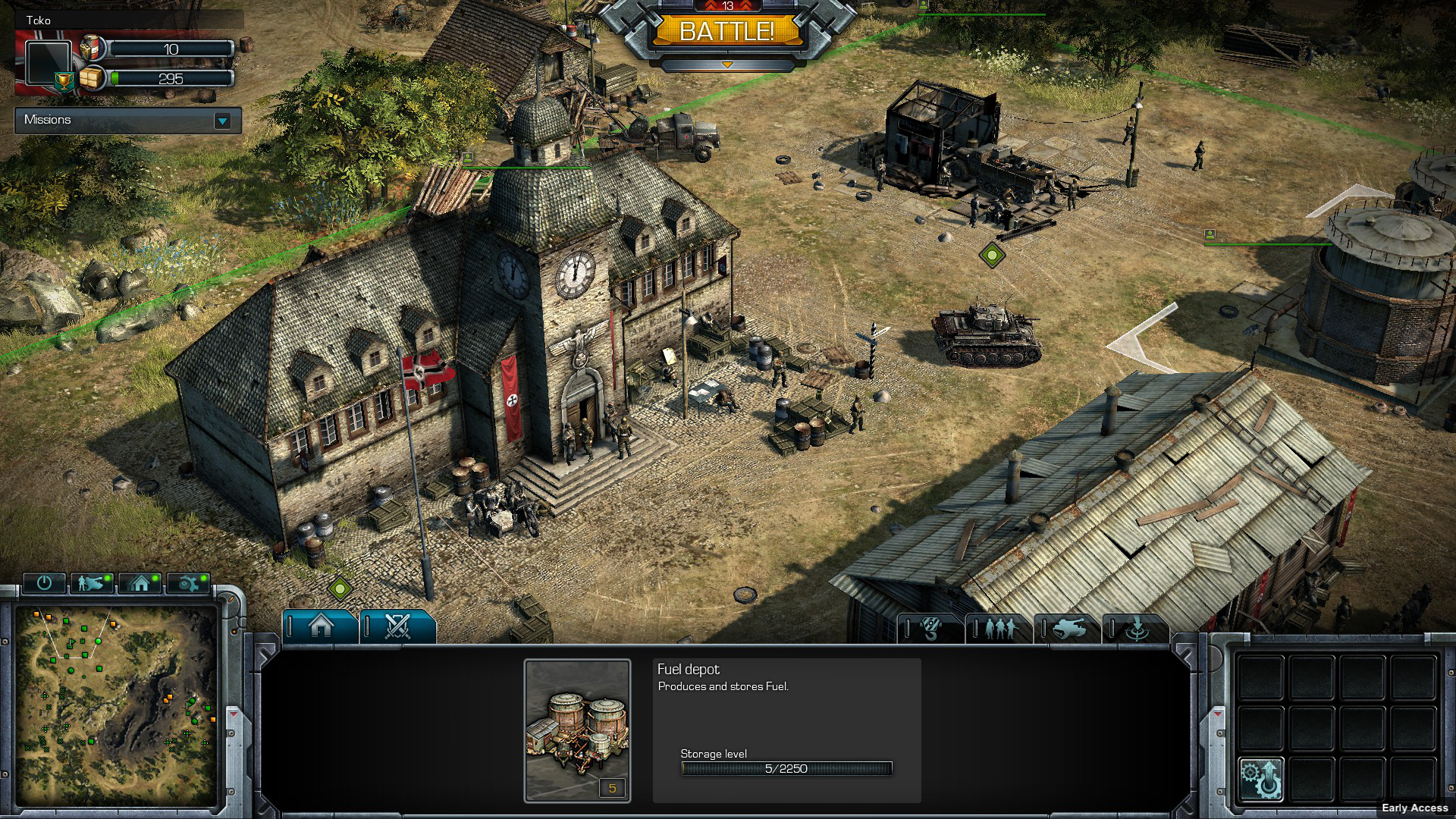Image resolution: width=1456 pixels, height=819 pixels.
Task: Open the crane hook tab
Action: point(931,629)
